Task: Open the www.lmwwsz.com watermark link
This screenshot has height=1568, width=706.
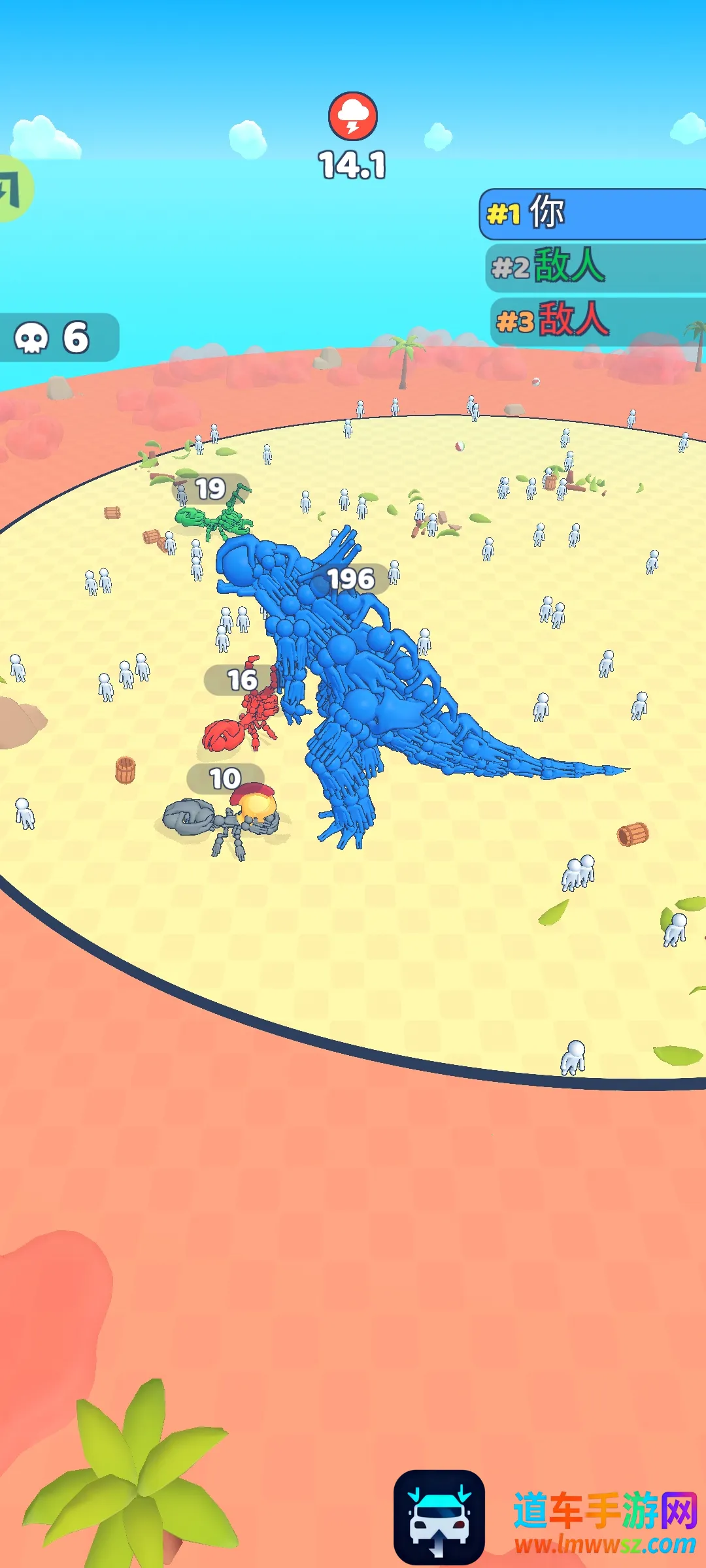Action: [605, 1544]
